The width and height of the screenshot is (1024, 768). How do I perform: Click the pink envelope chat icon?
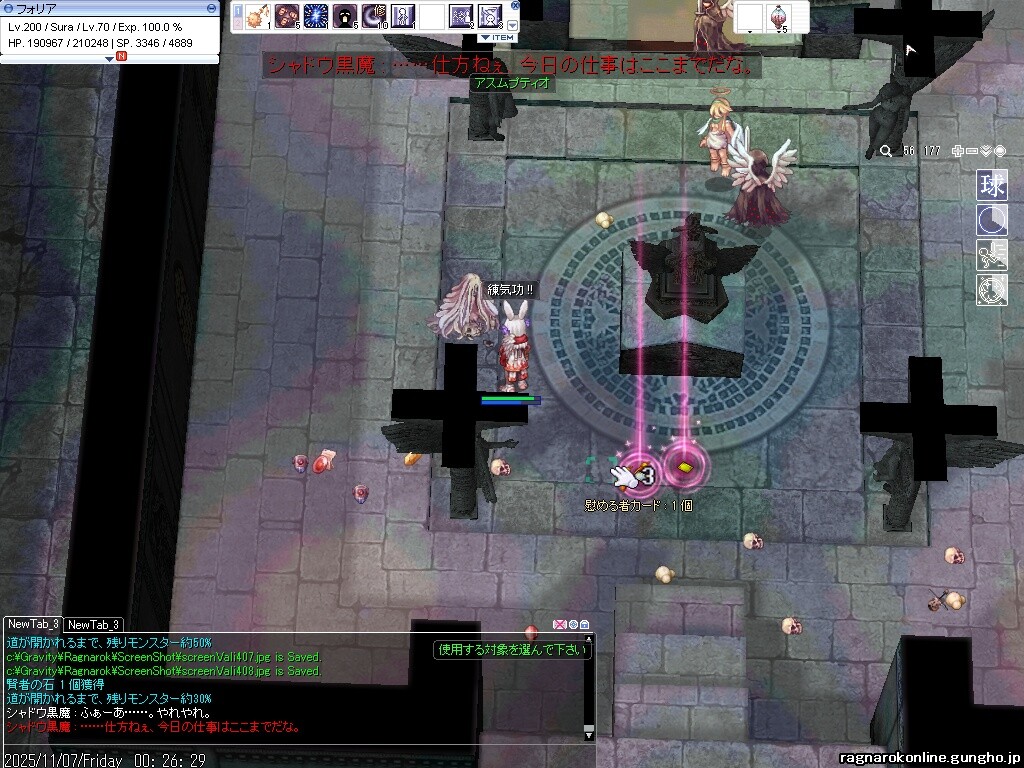[x=560, y=625]
